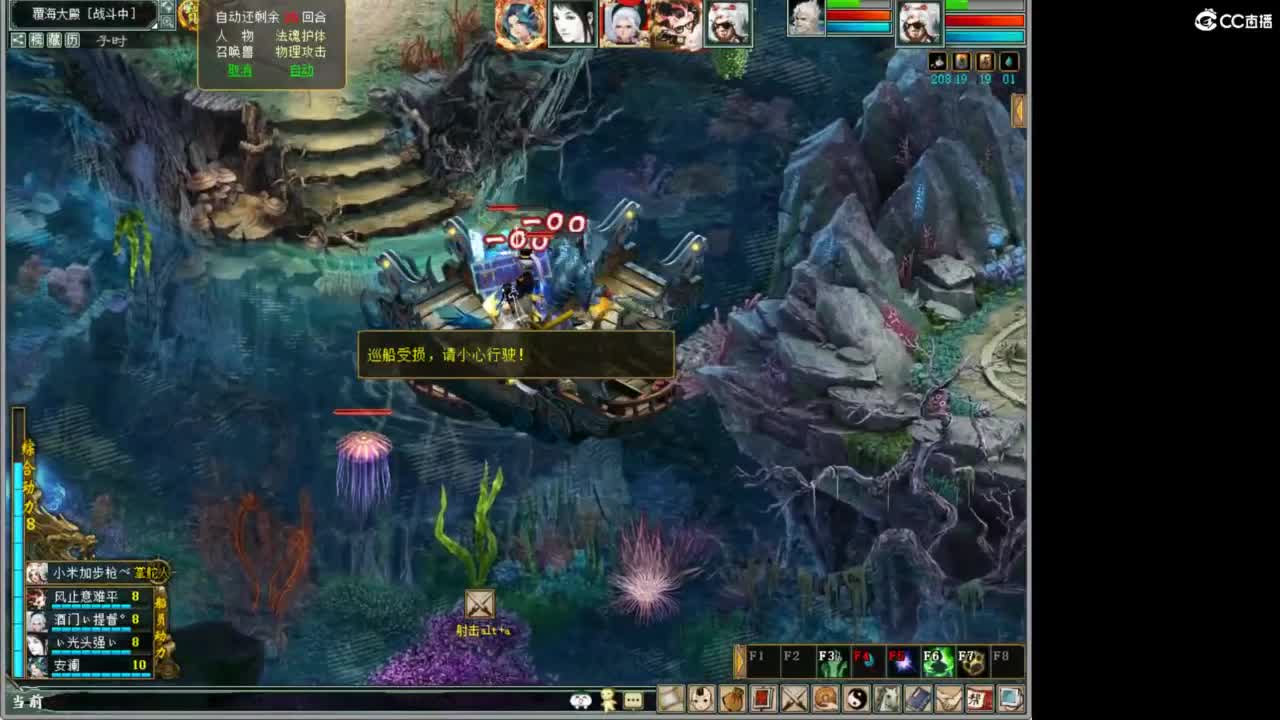The width and height of the screenshot is (1280, 720).
Task: Toggle 取消 to cancel auto rounds
Action: [x=240, y=70]
